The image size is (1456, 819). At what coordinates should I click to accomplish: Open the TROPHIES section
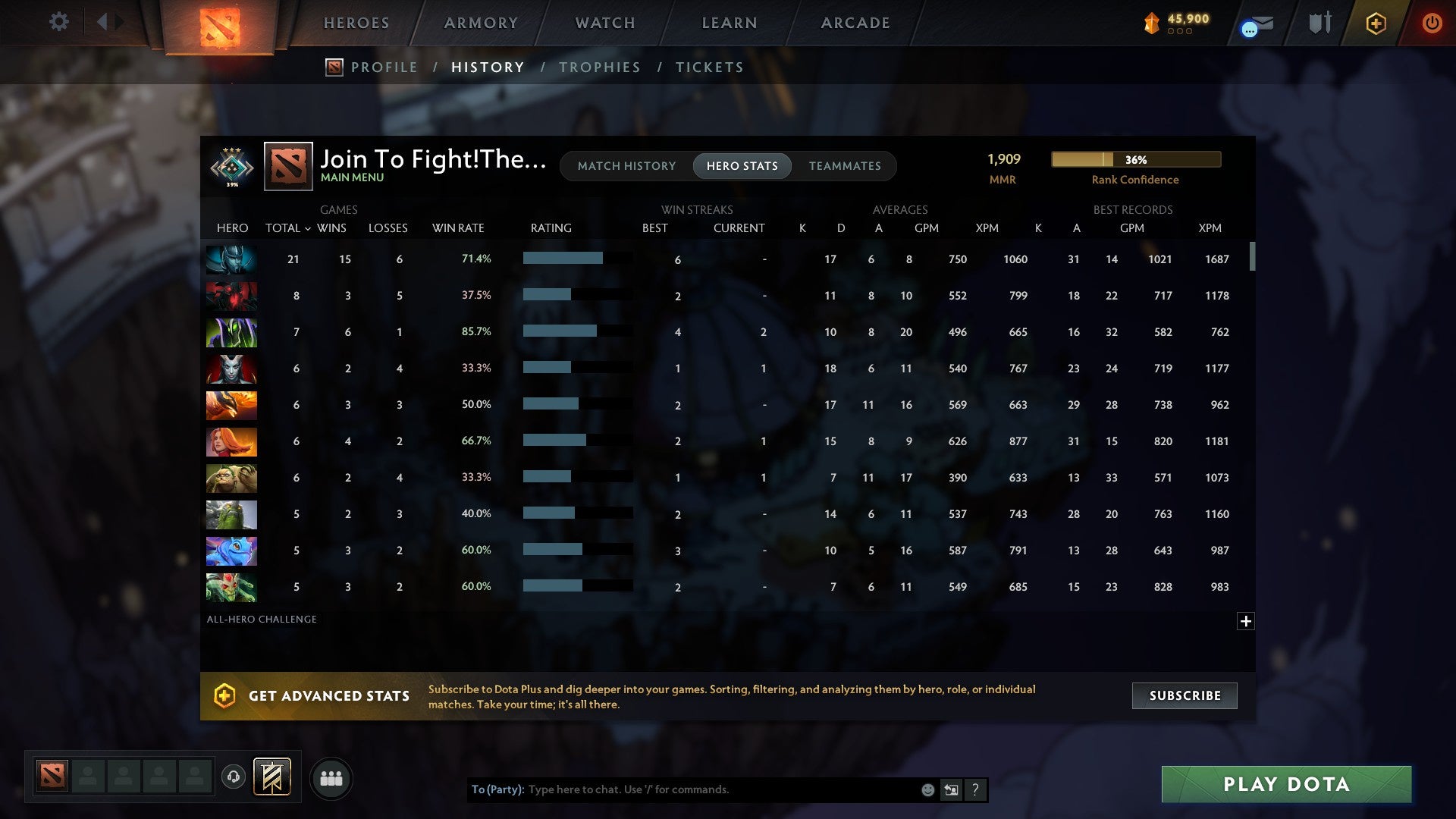599,67
